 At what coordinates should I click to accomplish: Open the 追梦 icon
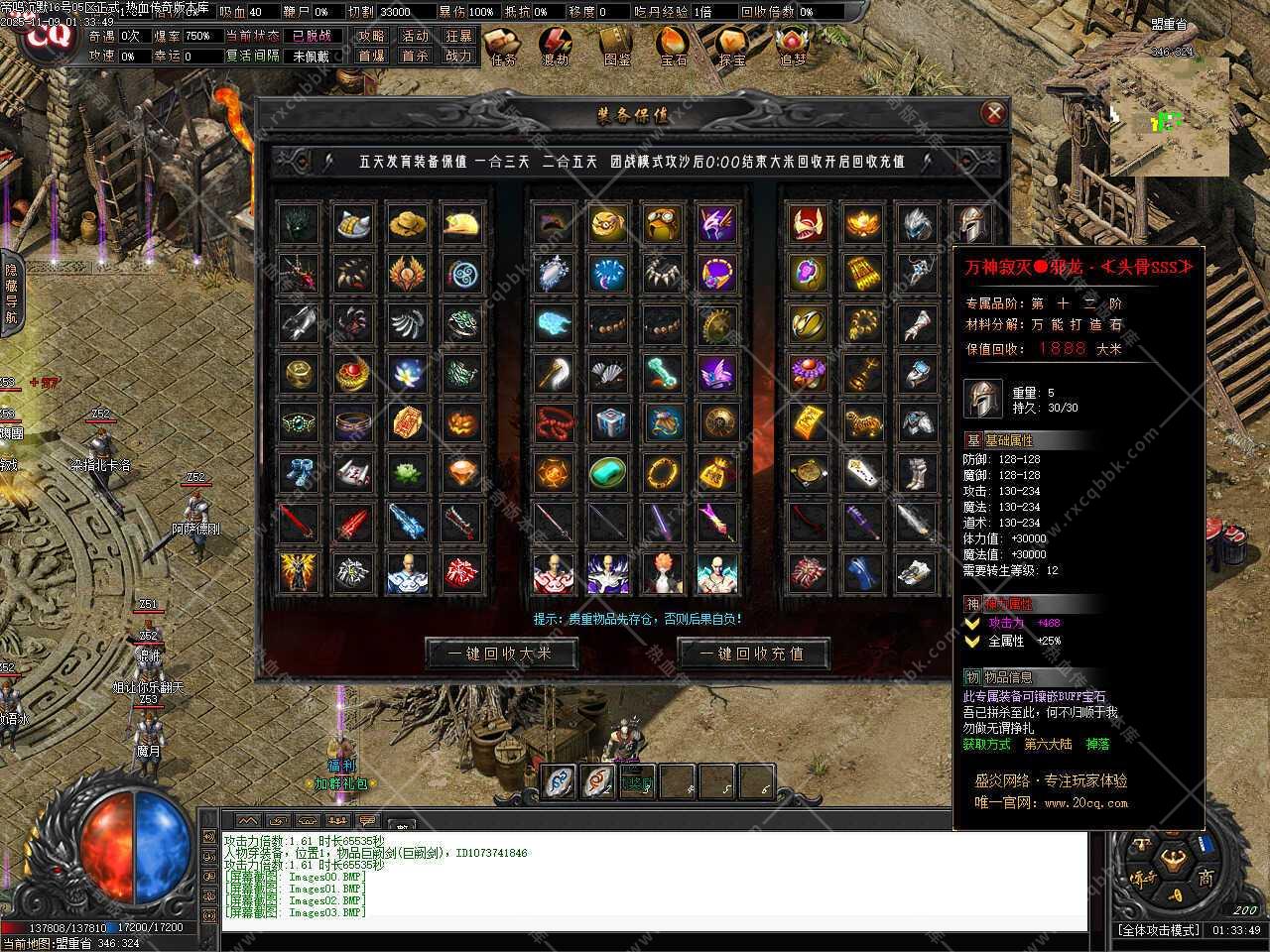tap(791, 46)
